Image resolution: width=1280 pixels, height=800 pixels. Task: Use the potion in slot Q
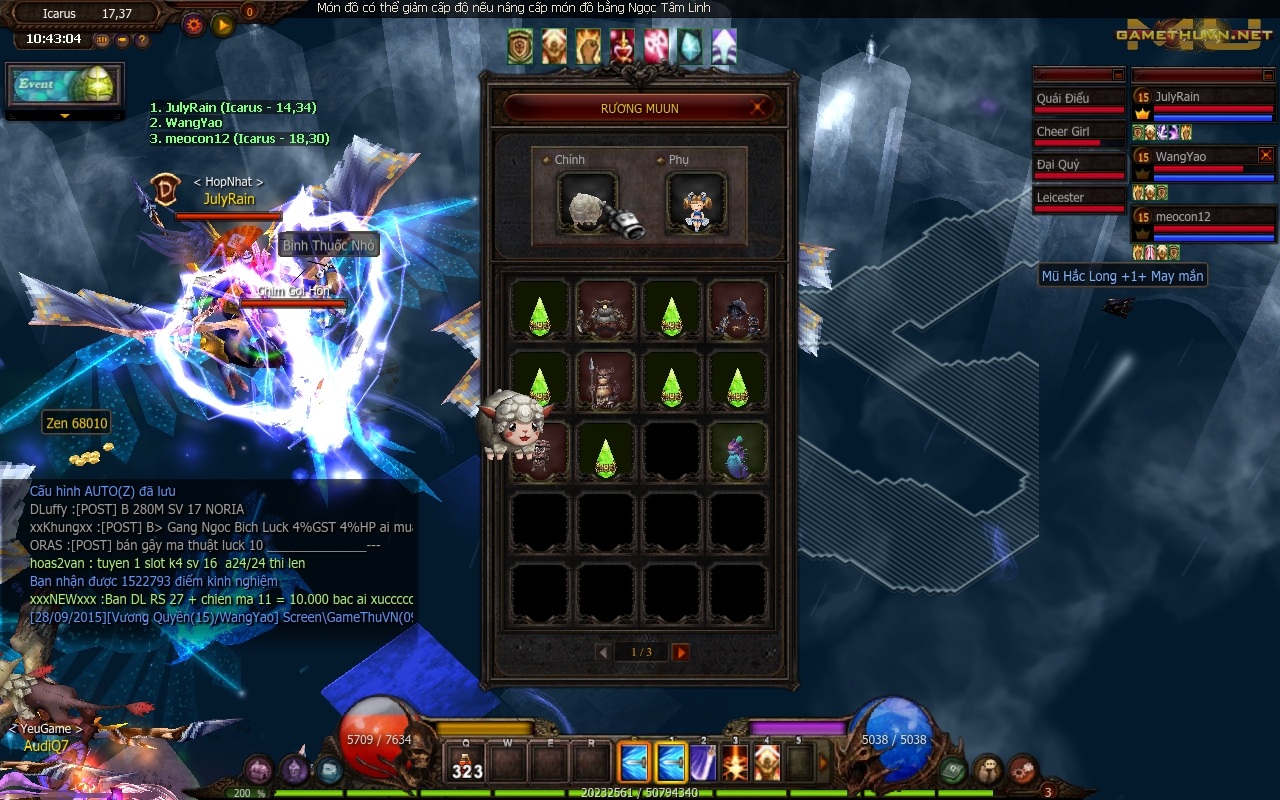tap(466, 764)
